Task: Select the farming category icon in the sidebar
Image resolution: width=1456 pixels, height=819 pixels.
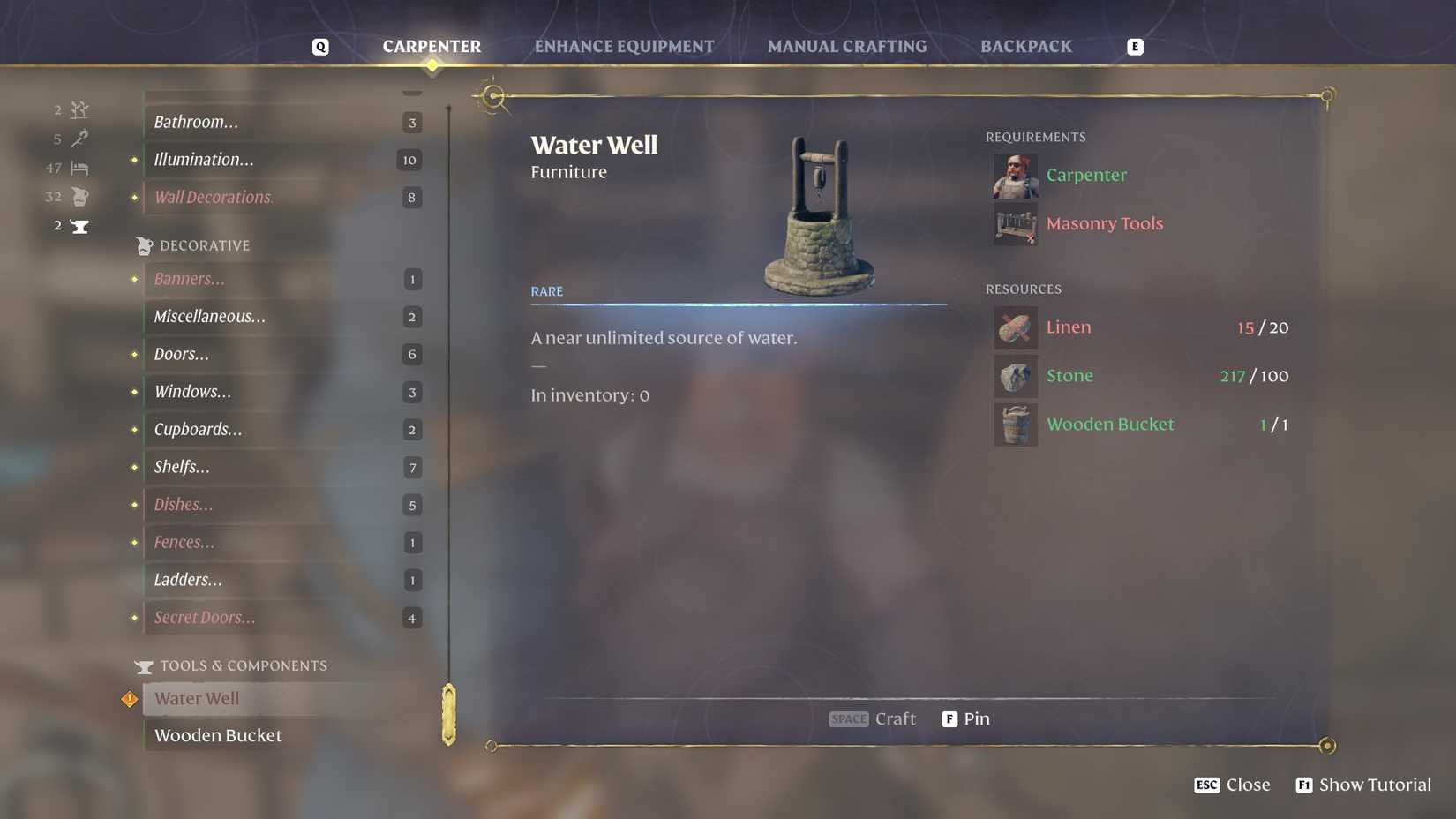Action: tap(79, 109)
